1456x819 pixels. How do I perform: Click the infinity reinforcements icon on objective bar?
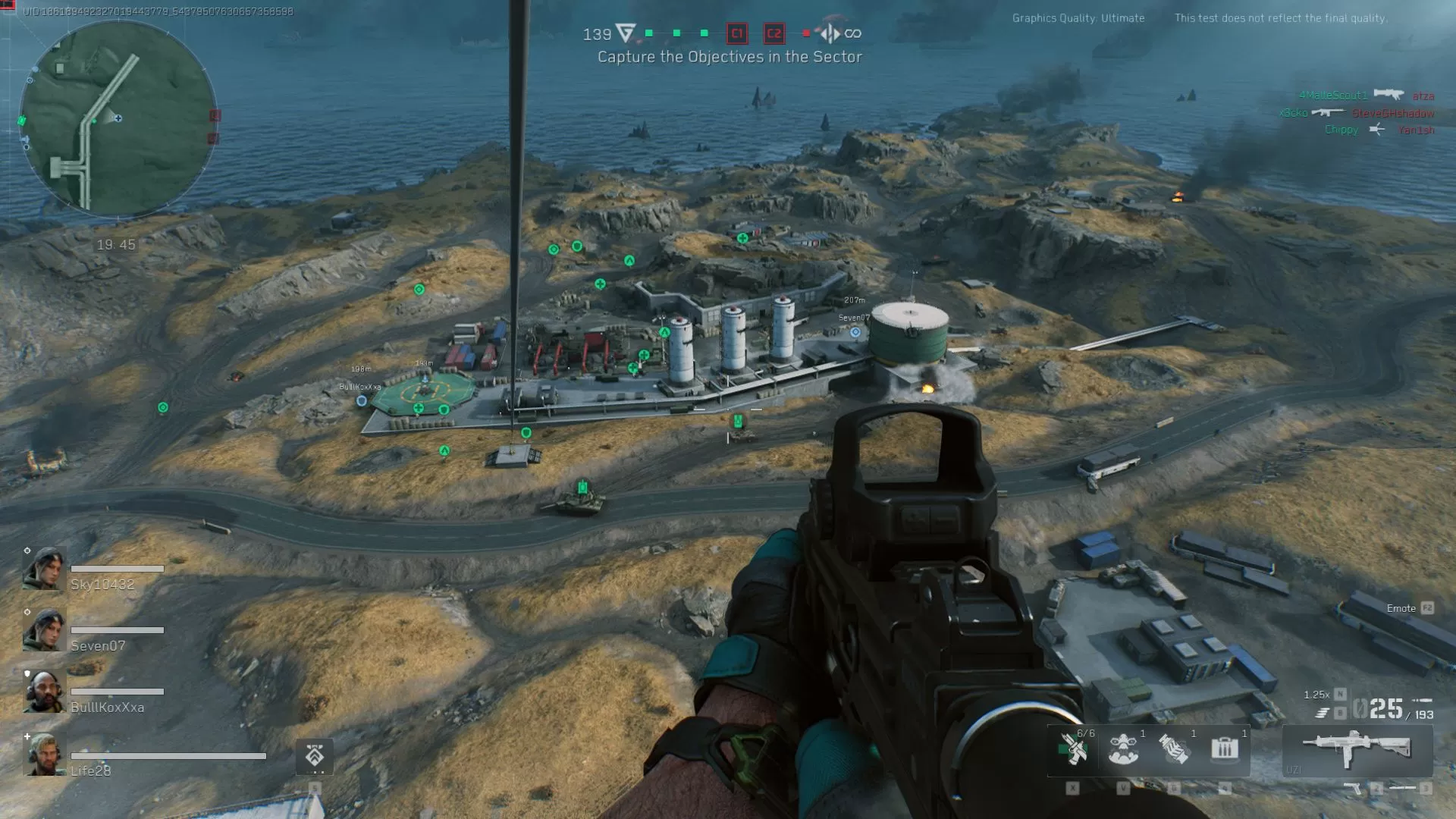coord(856,34)
